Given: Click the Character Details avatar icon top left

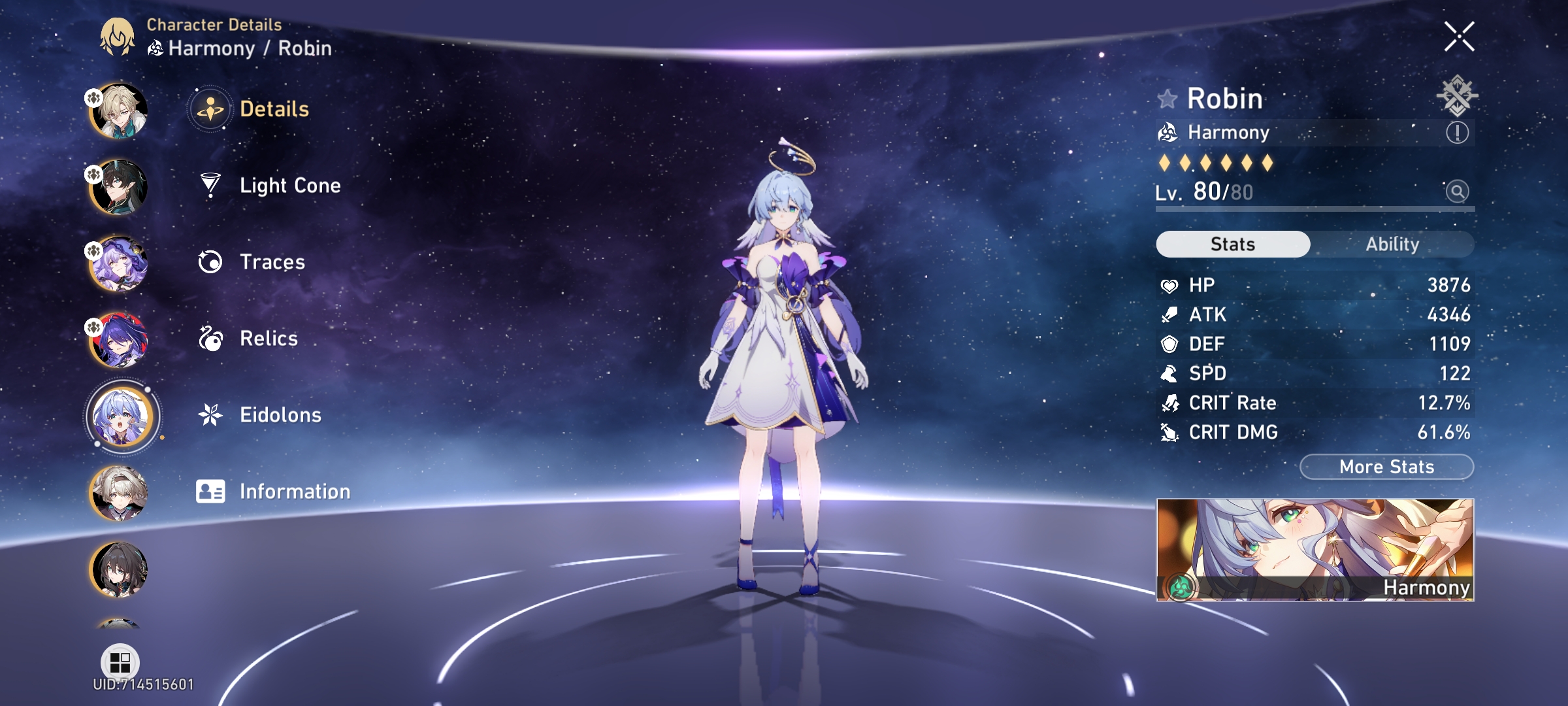Looking at the screenshot, I should pyautogui.click(x=118, y=37).
